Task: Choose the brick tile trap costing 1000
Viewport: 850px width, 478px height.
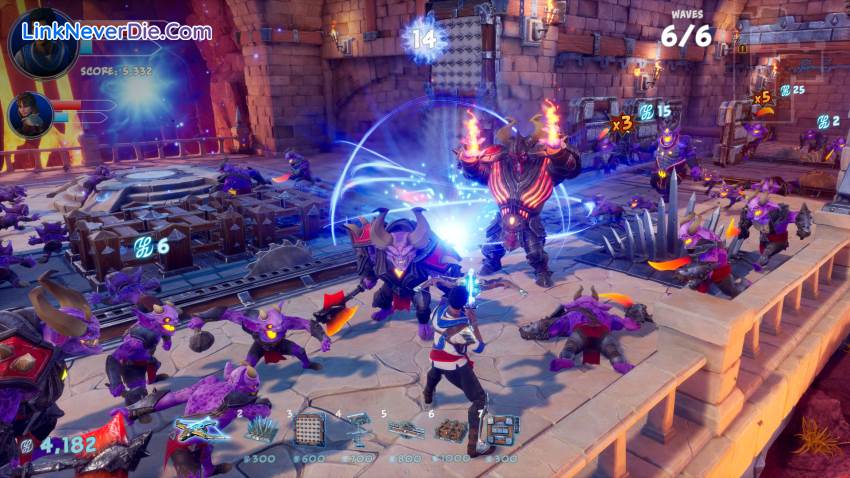Action: [452, 430]
